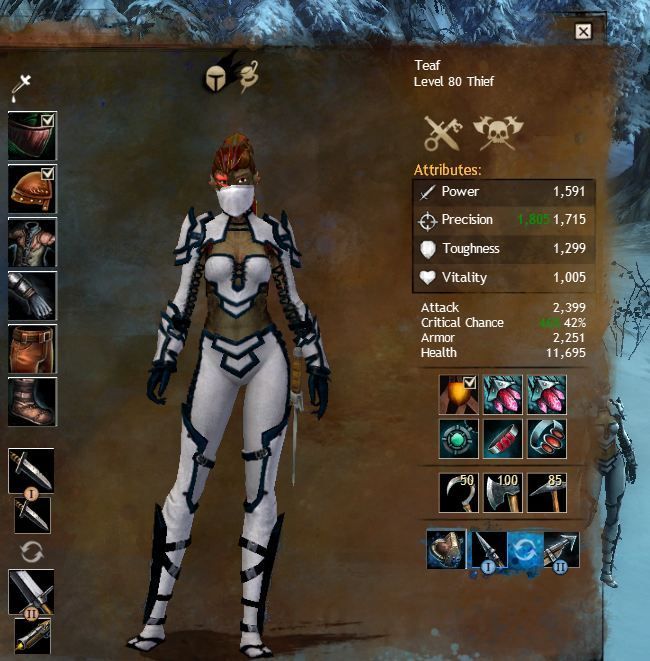Select the green amulet slot

pyautogui.click(x=457, y=438)
